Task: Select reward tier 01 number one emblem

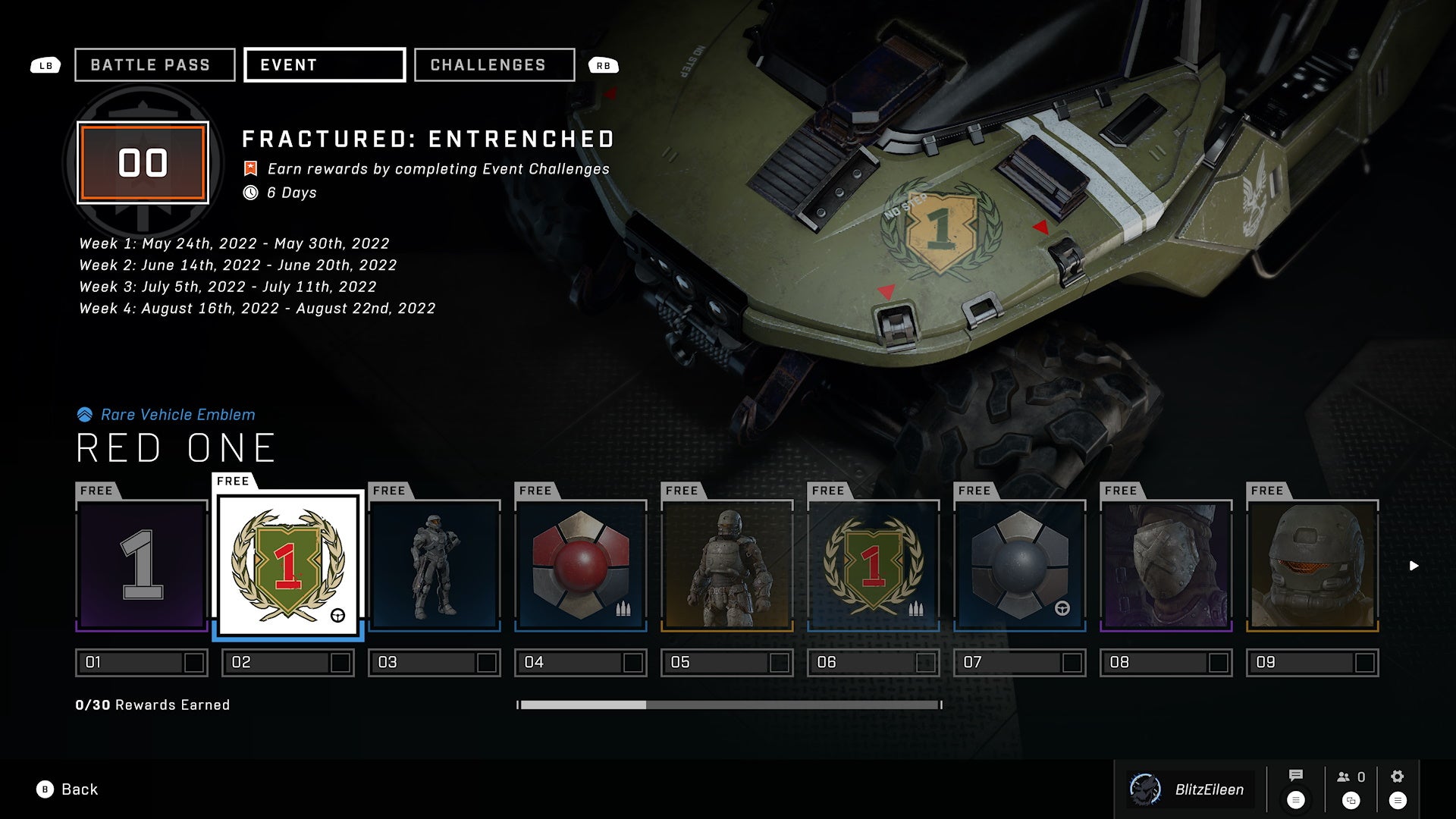Action: (x=142, y=566)
